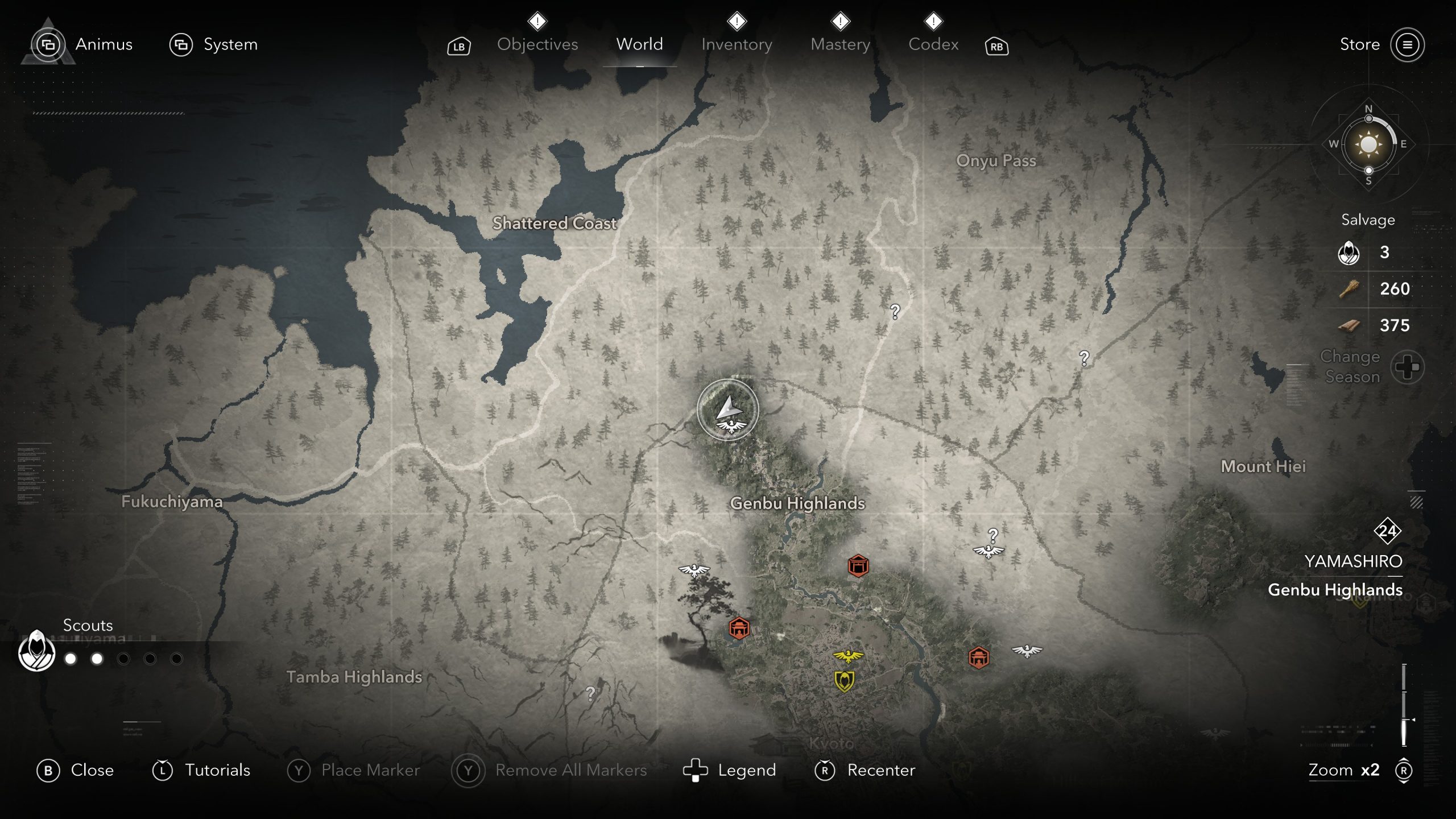Image resolution: width=1456 pixels, height=819 pixels.
Task: Select the player position marker
Action: tap(728, 409)
